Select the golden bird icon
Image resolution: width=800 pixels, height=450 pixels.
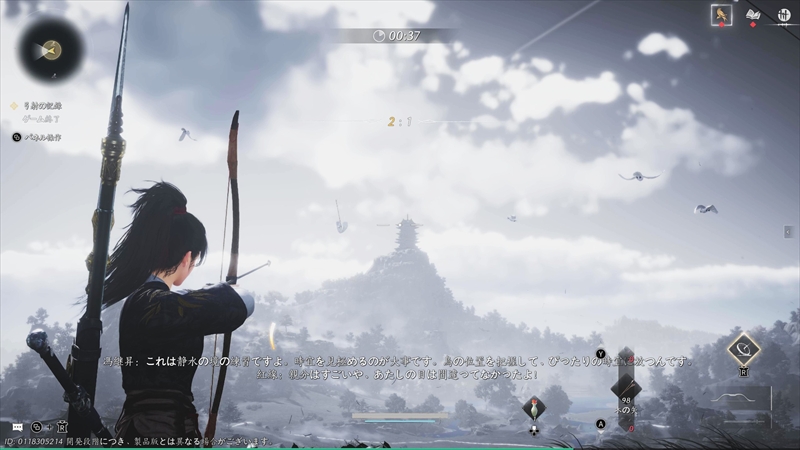pyautogui.click(x=721, y=15)
